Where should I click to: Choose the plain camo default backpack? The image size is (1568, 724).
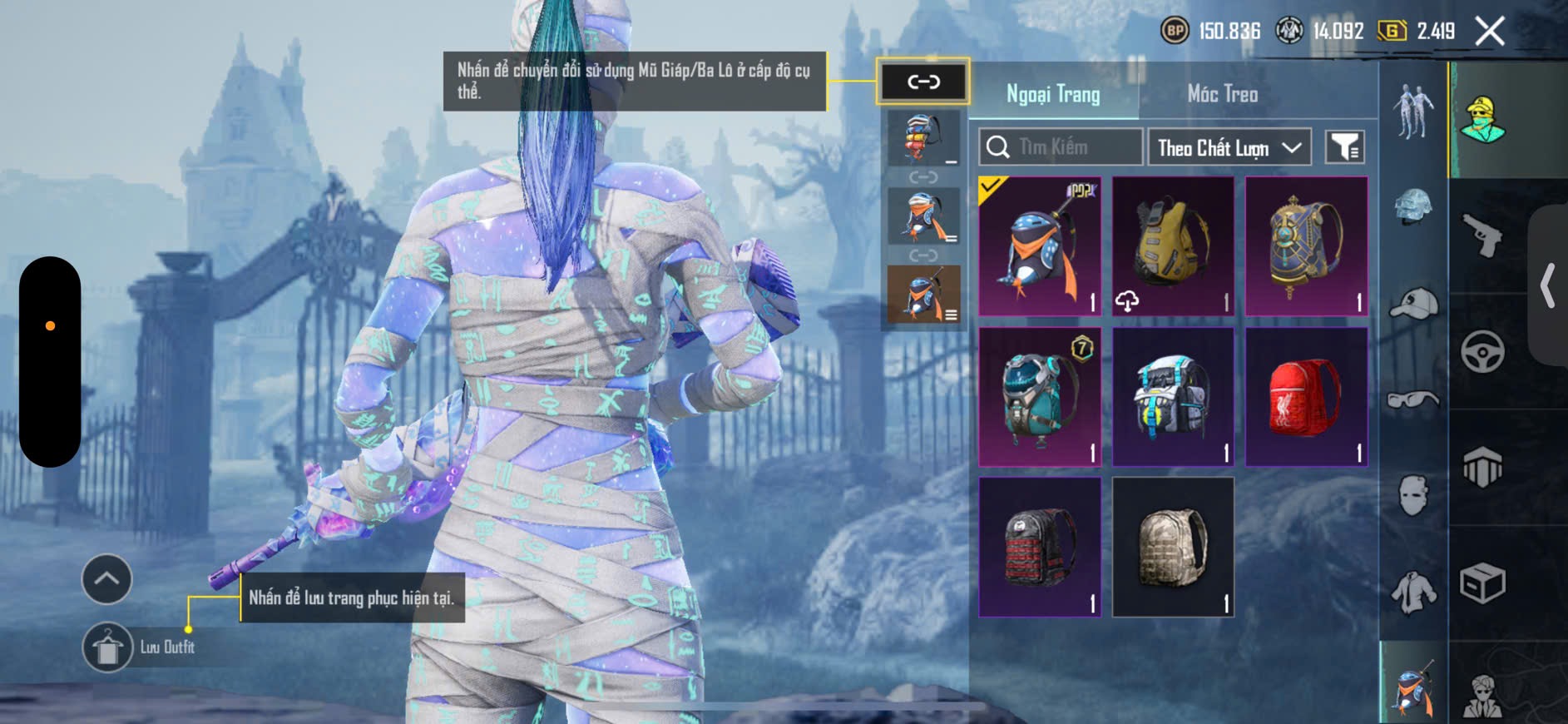pyautogui.click(x=1173, y=547)
